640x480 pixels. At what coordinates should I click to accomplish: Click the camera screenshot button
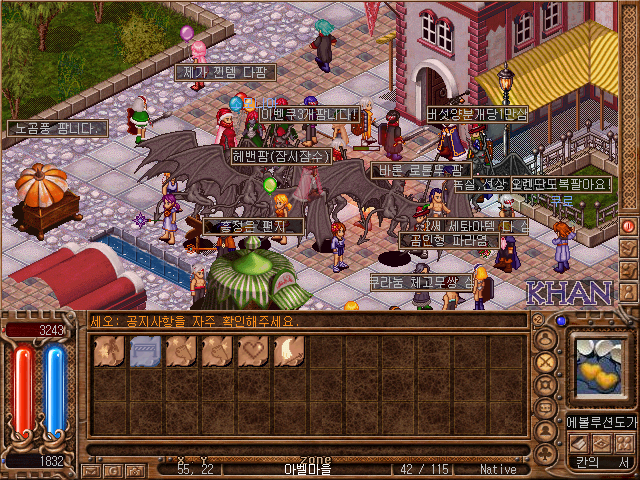(x=135, y=470)
